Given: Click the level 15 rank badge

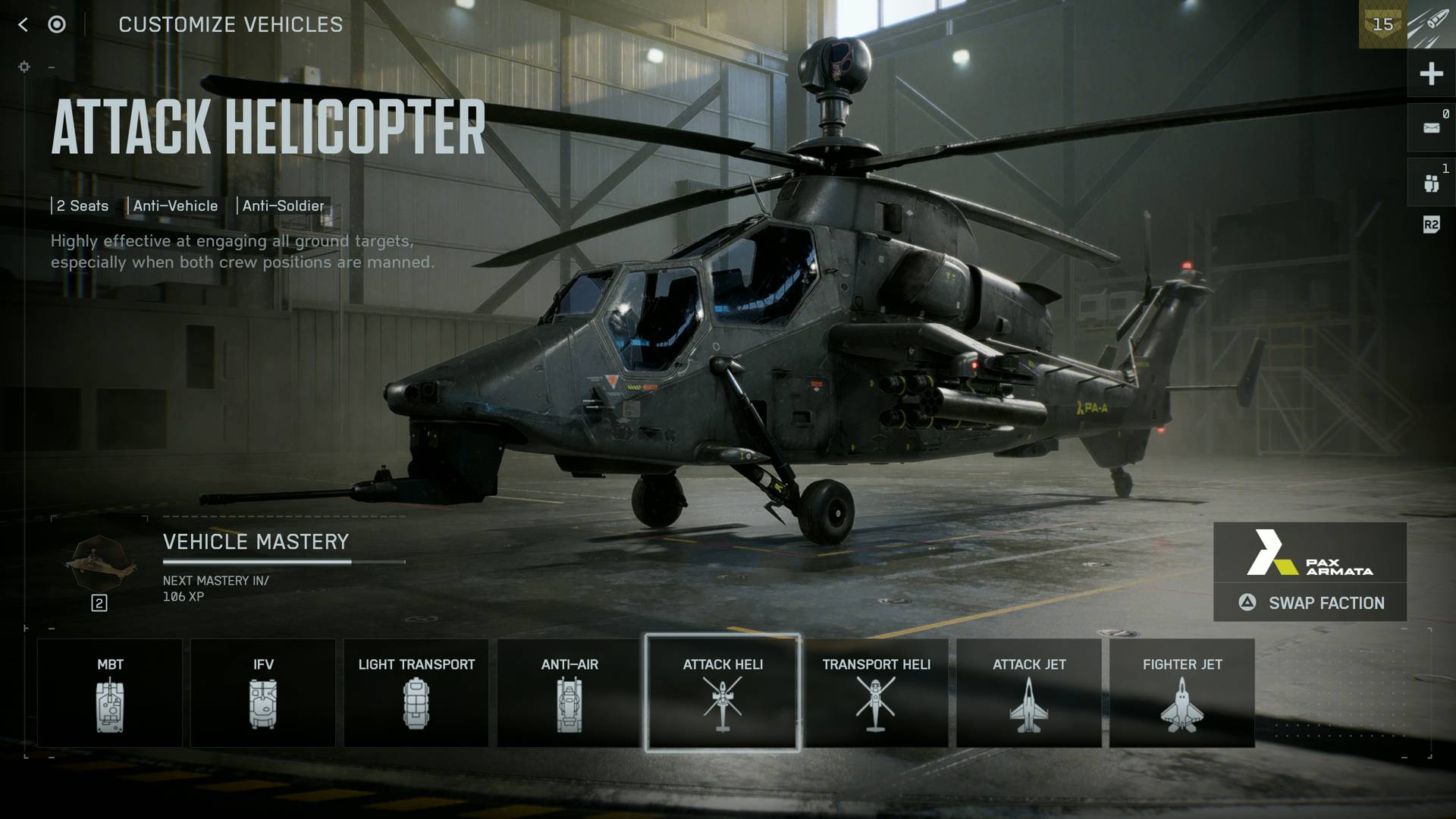Looking at the screenshot, I should (1382, 24).
